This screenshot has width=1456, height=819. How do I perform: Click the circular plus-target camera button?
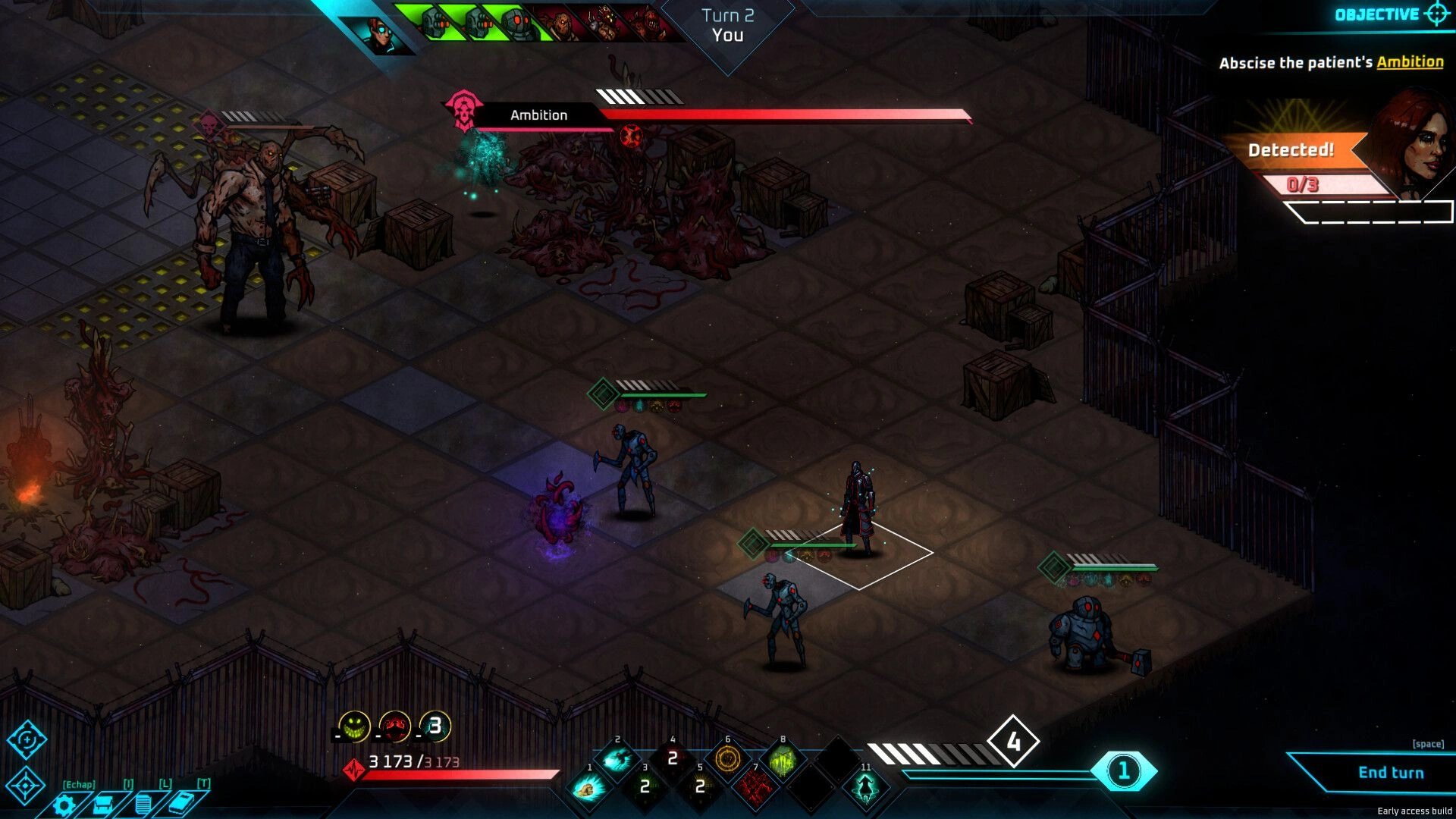[27, 739]
